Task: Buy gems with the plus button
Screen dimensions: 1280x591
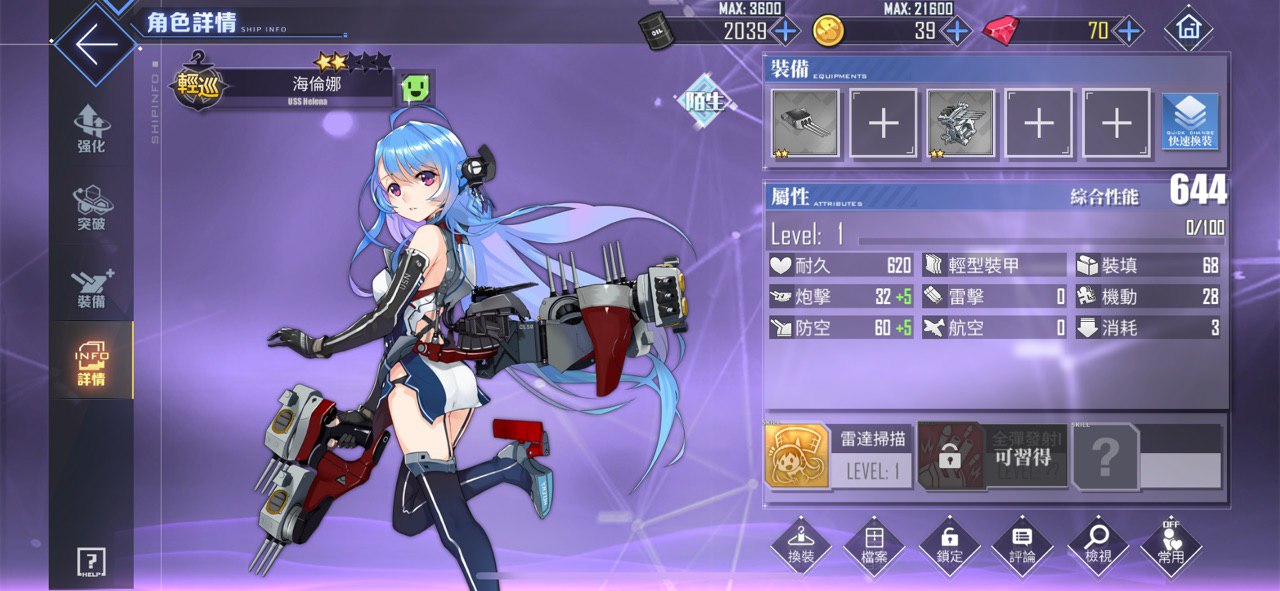Action: coord(1129,31)
